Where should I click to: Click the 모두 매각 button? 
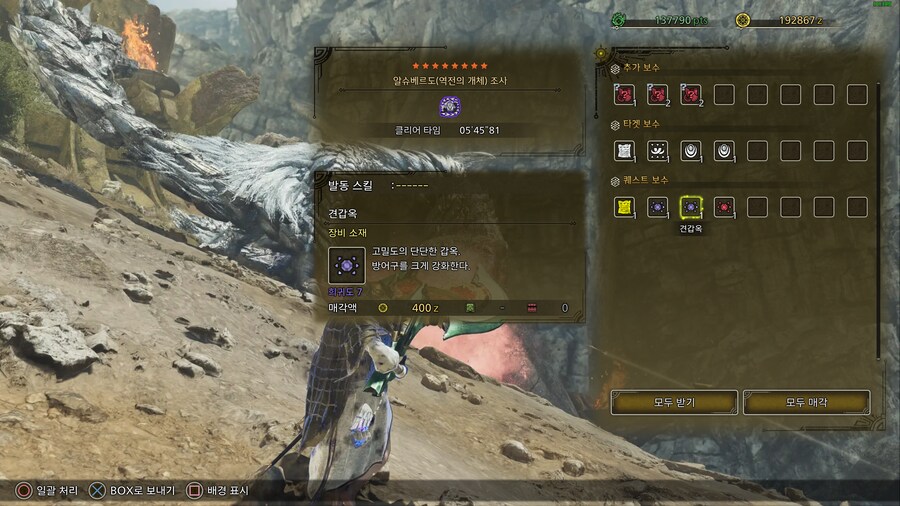(806, 402)
